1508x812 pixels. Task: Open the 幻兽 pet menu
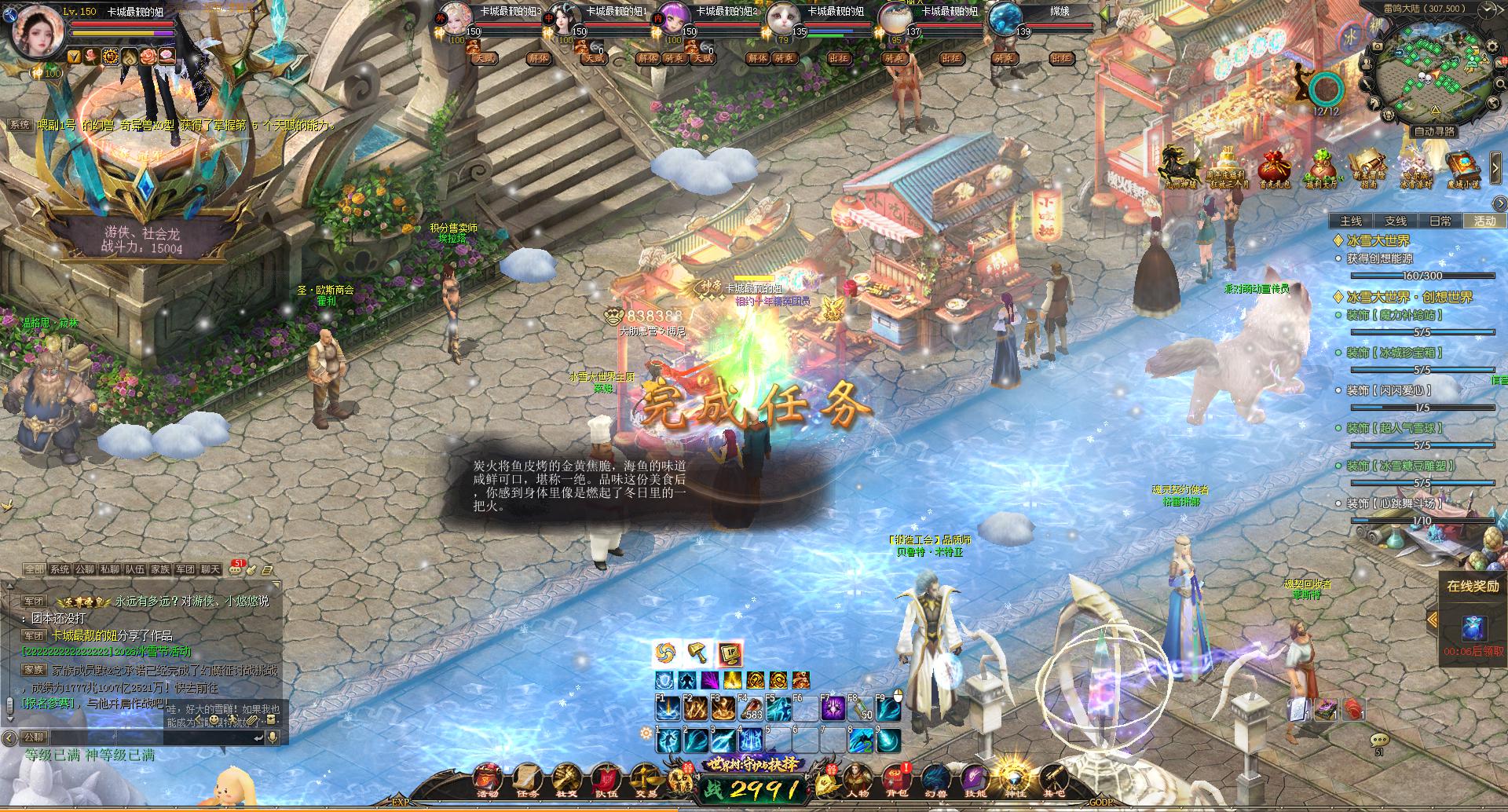pyautogui.click(x=935, y=779)
